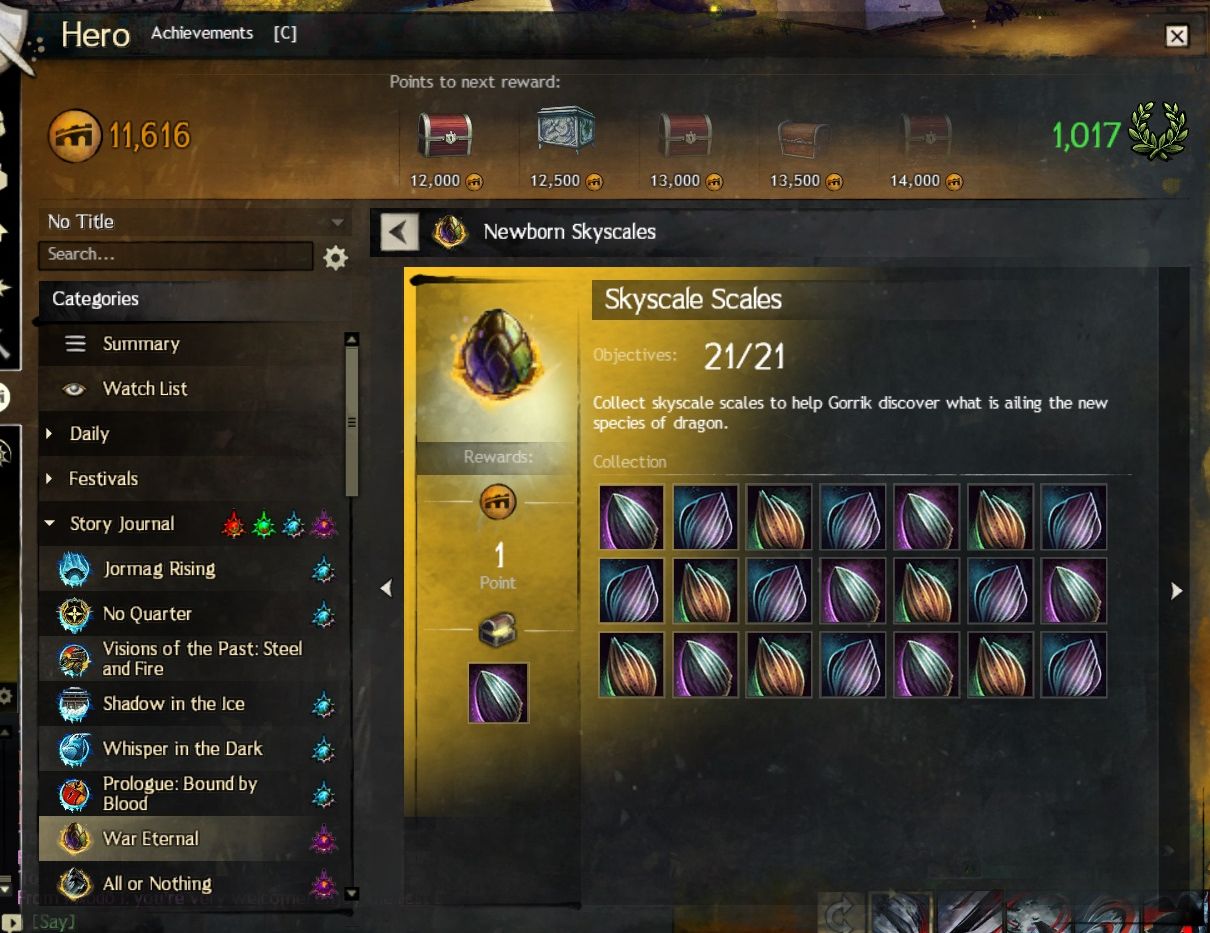This screenshot has width=1210, height=933.
Task: Click the achievement Search field
Action: click(x=176, y=255)
